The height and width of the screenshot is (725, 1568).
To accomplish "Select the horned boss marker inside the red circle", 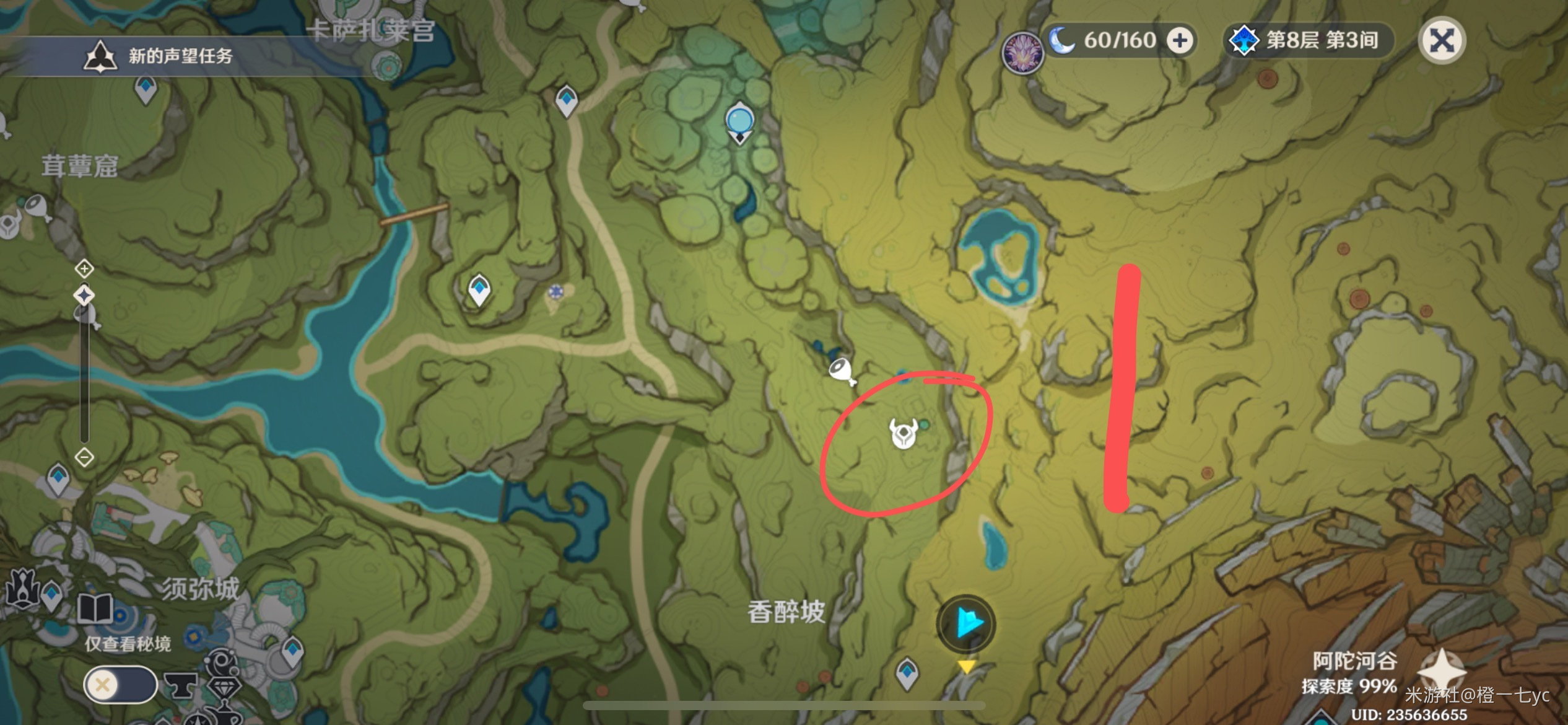I will click(x=903, y=433).
